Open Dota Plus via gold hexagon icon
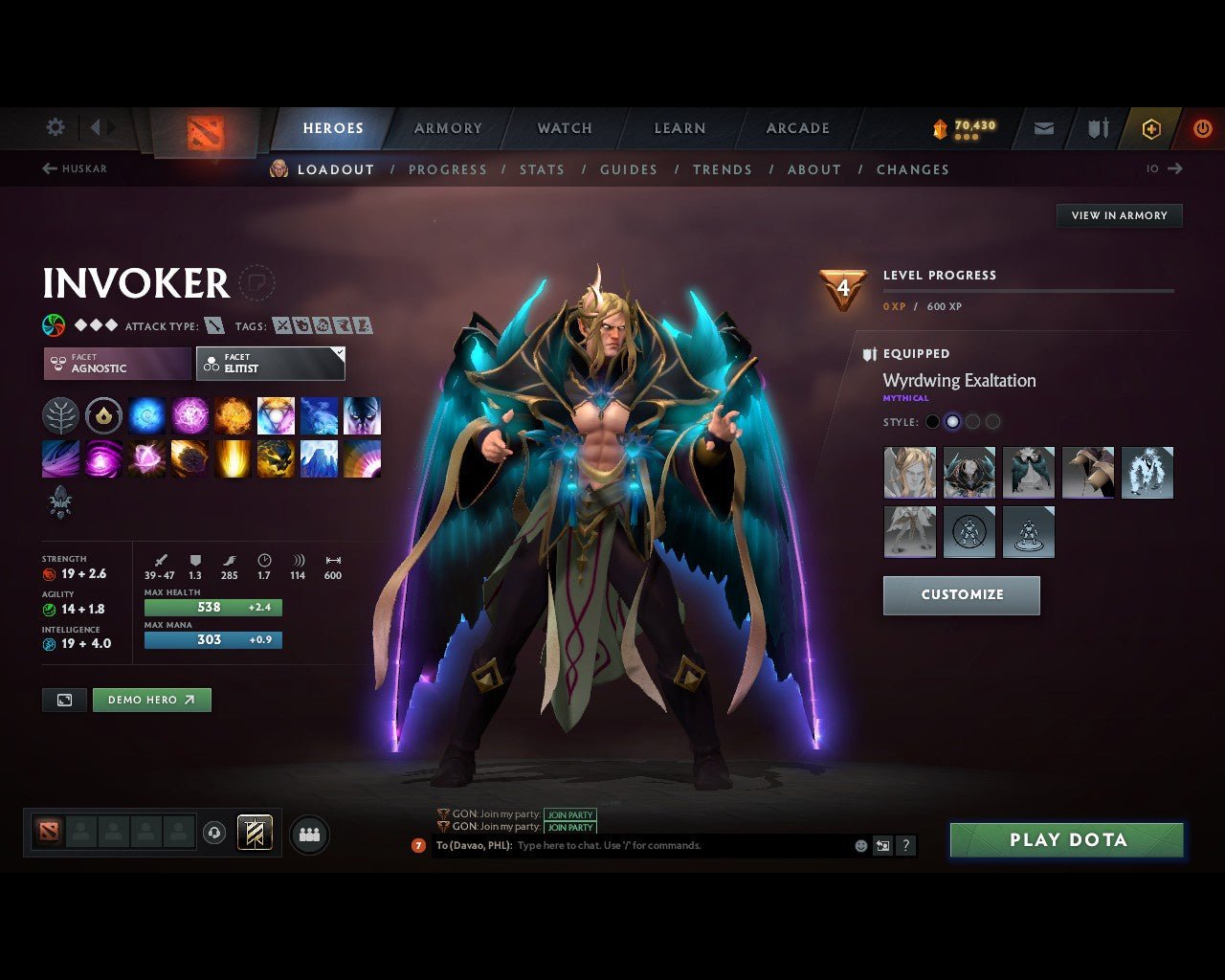1225x980 pixels. click(x=1151, y=128)
